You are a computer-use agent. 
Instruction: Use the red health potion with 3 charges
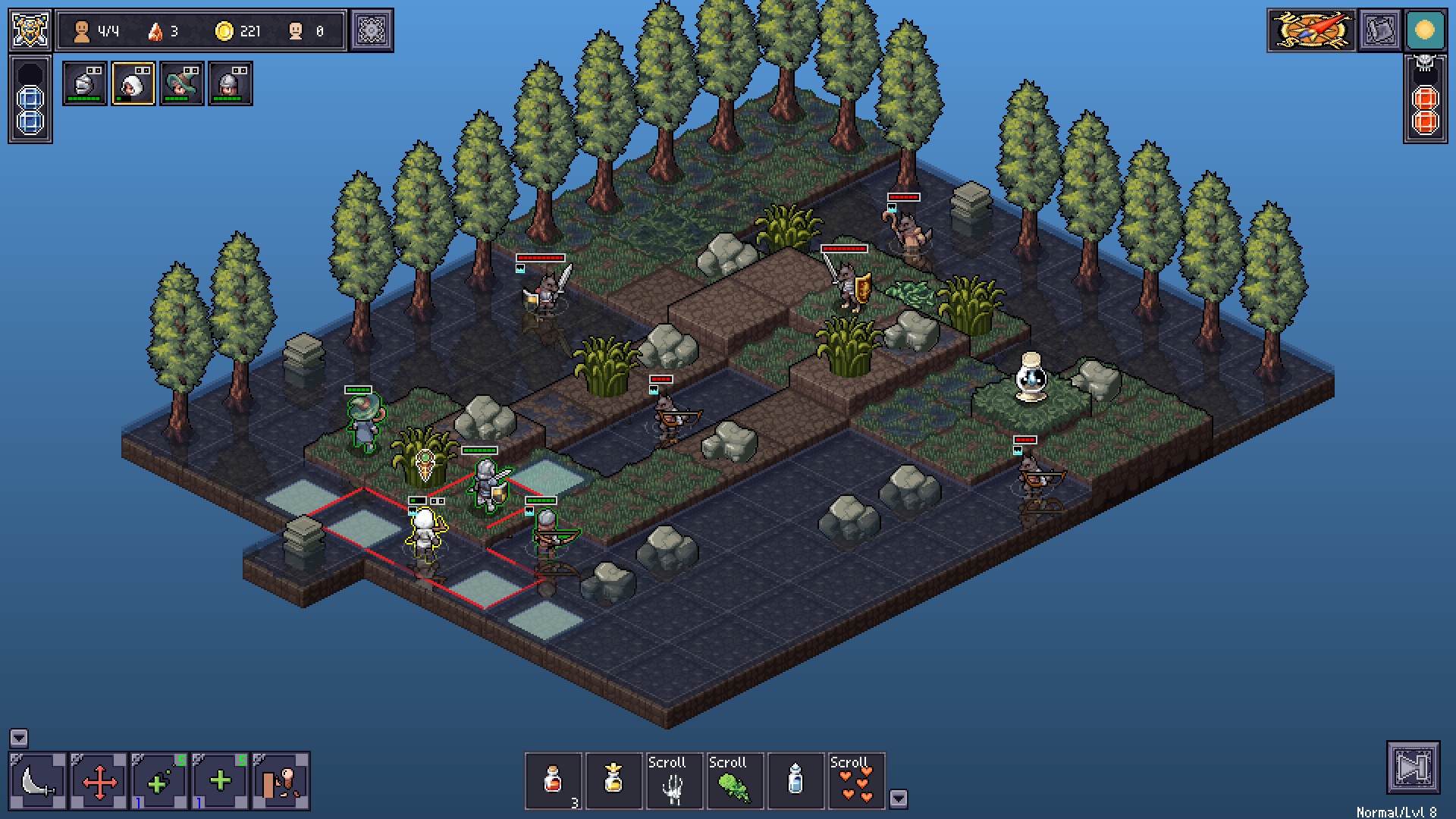554,780
